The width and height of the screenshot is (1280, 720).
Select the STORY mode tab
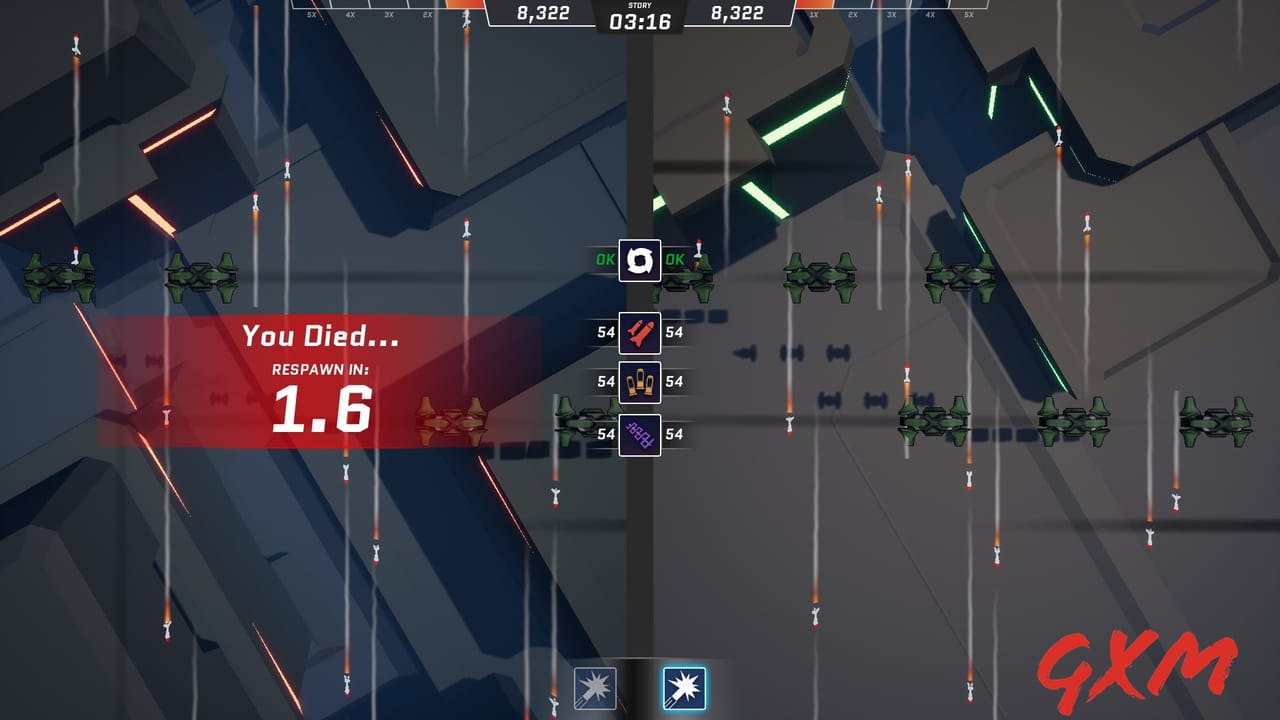640,6
